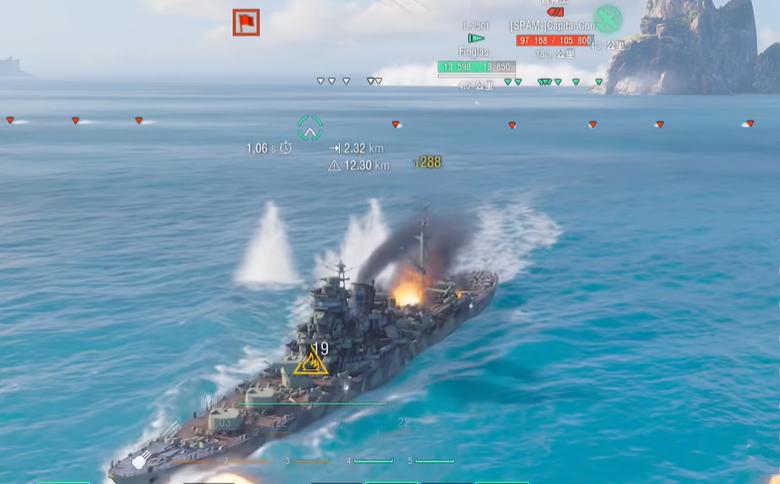Target the red enemy ship marker of CapitanCon
Screen dimensions: 780x484
pyautogui.click(x=554, y=12)
